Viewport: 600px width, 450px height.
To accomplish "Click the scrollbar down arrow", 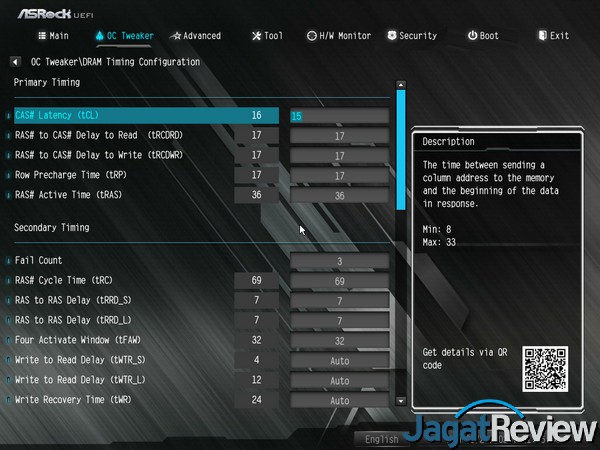I will point(401,400).
